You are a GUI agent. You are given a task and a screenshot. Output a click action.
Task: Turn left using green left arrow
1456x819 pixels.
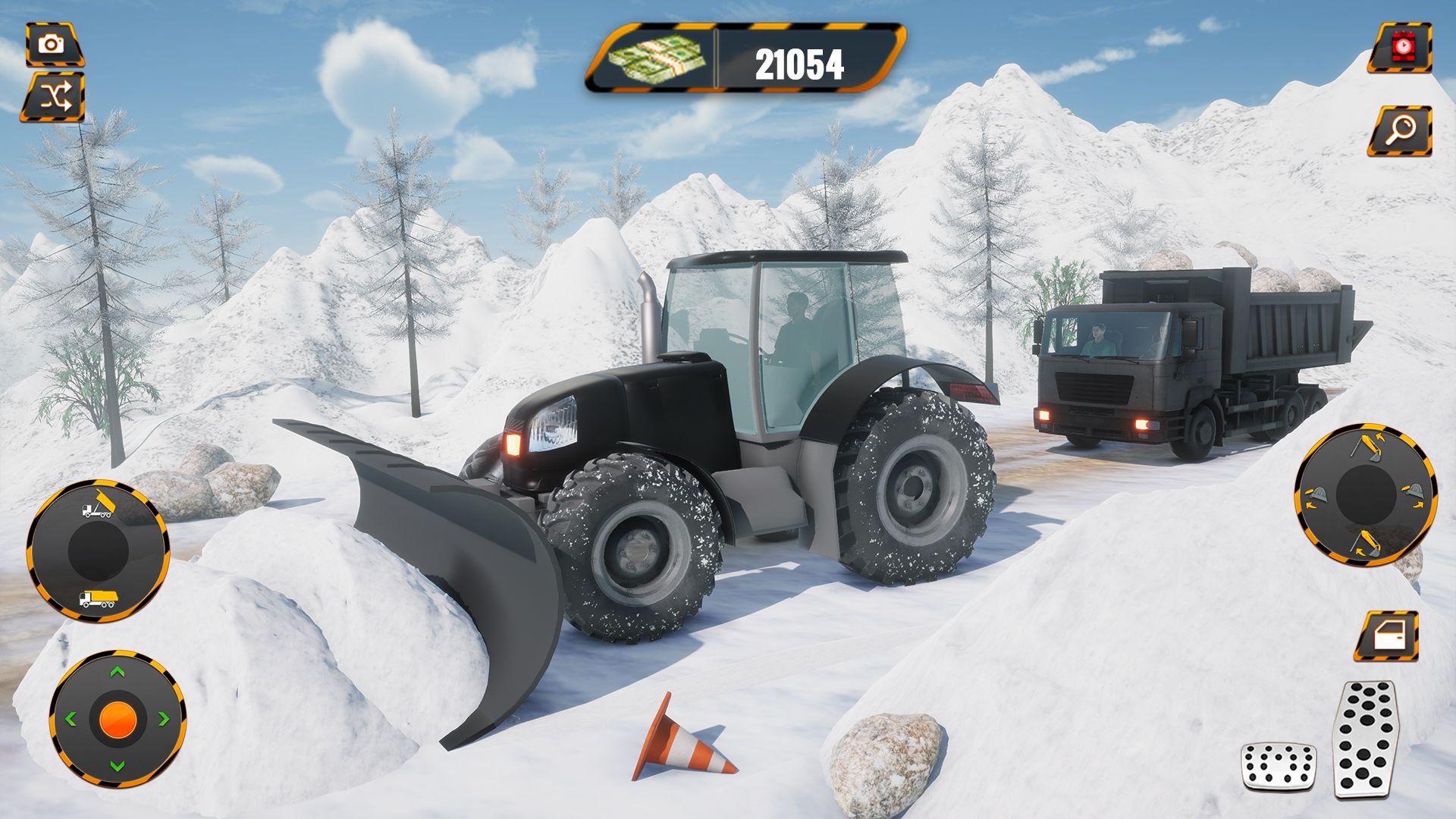click(x=71, y=718)
